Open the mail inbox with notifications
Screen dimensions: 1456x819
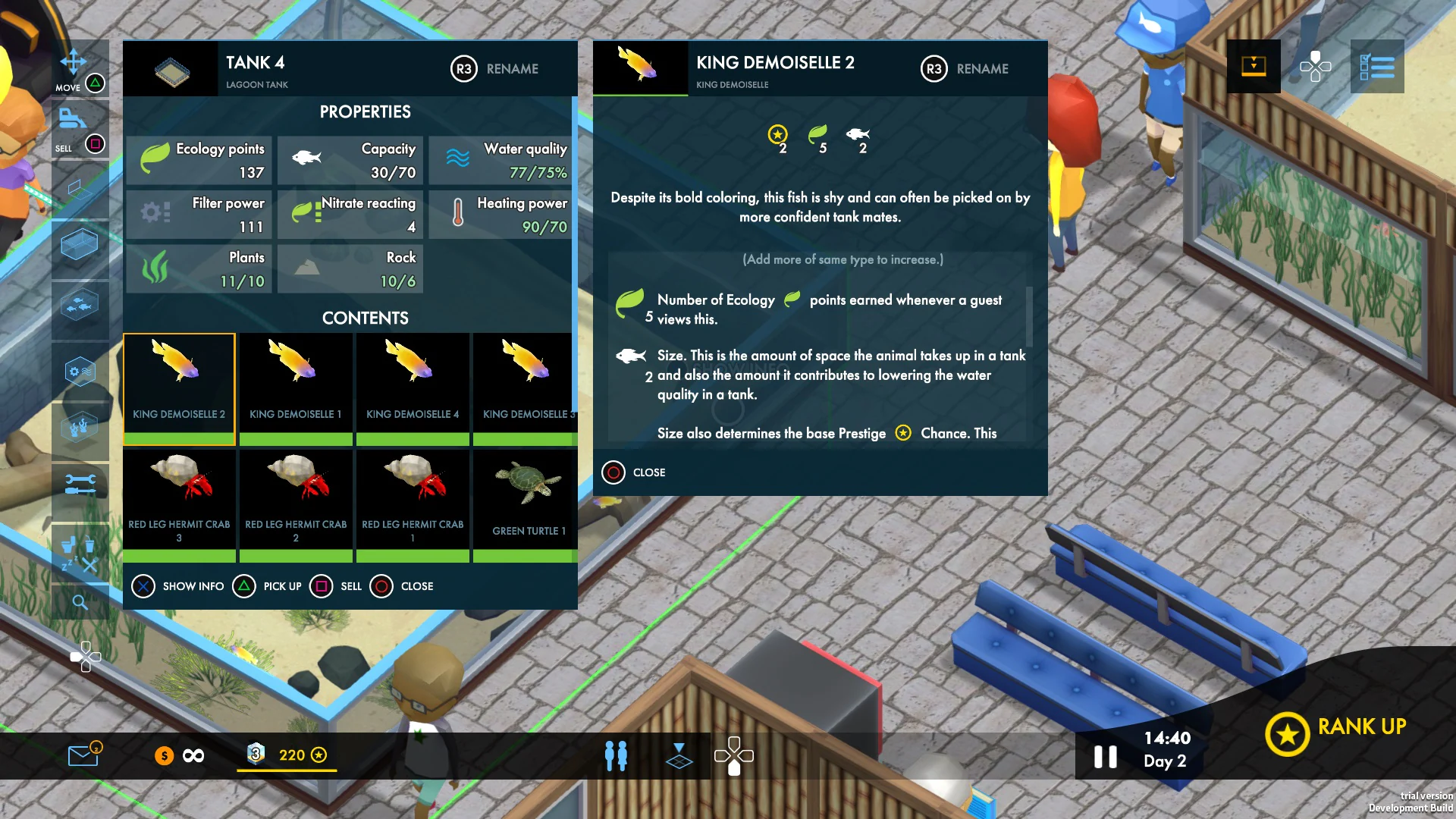pos(83,755)
